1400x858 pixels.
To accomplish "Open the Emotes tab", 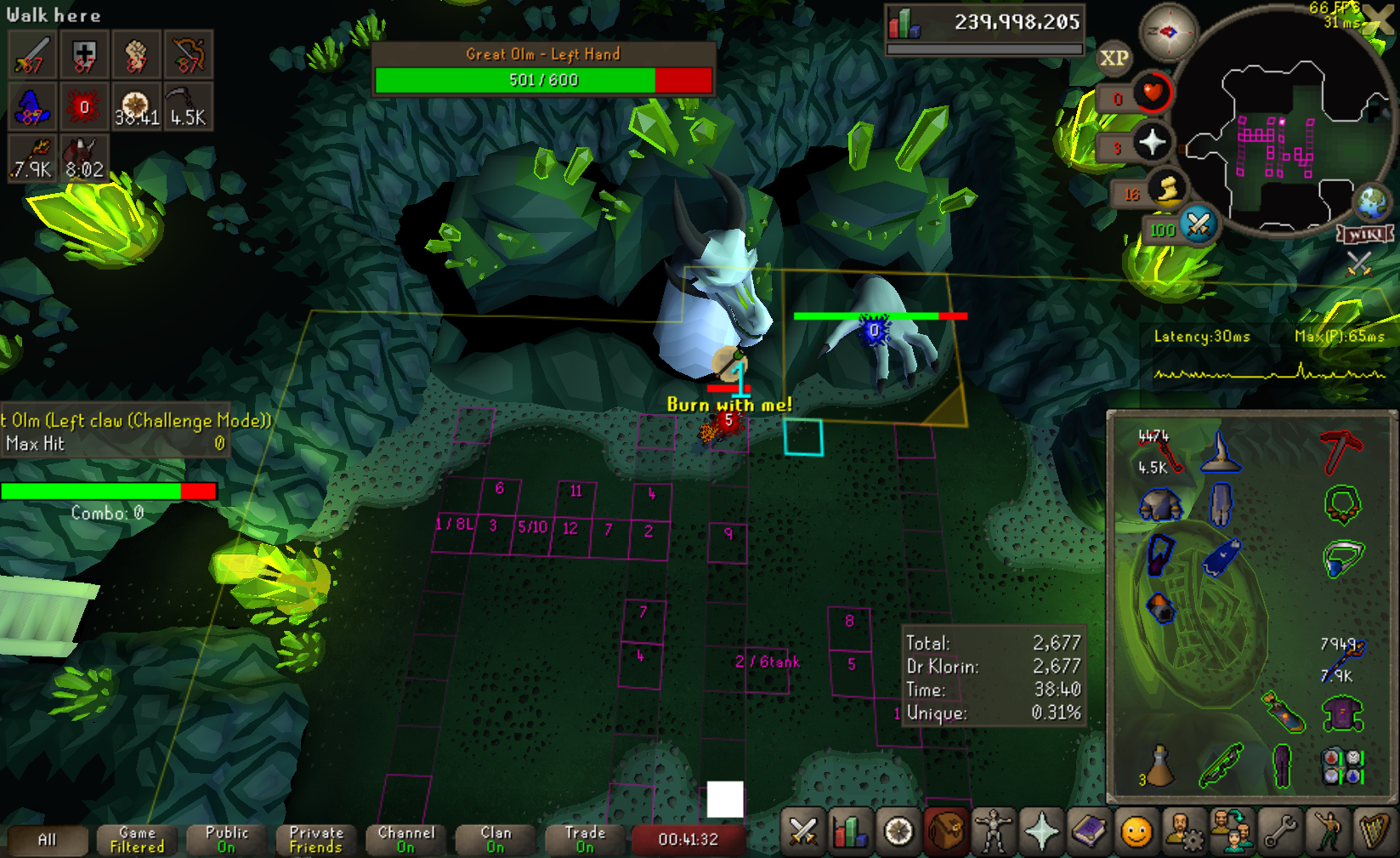I will (1328, 832).
